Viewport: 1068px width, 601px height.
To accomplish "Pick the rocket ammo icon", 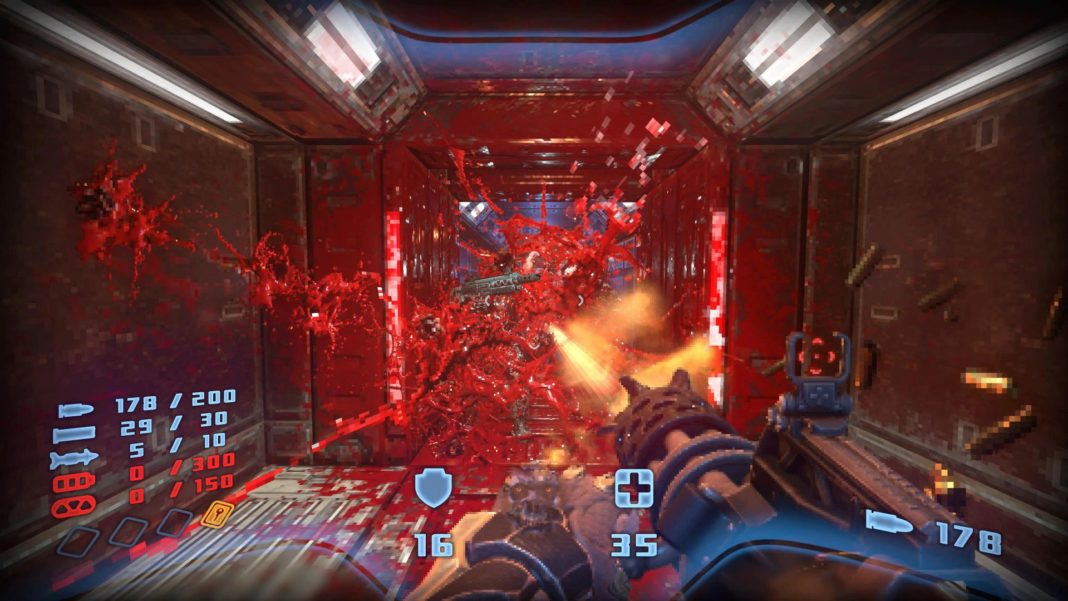I will pyautogui.click(x=76, y=457).
